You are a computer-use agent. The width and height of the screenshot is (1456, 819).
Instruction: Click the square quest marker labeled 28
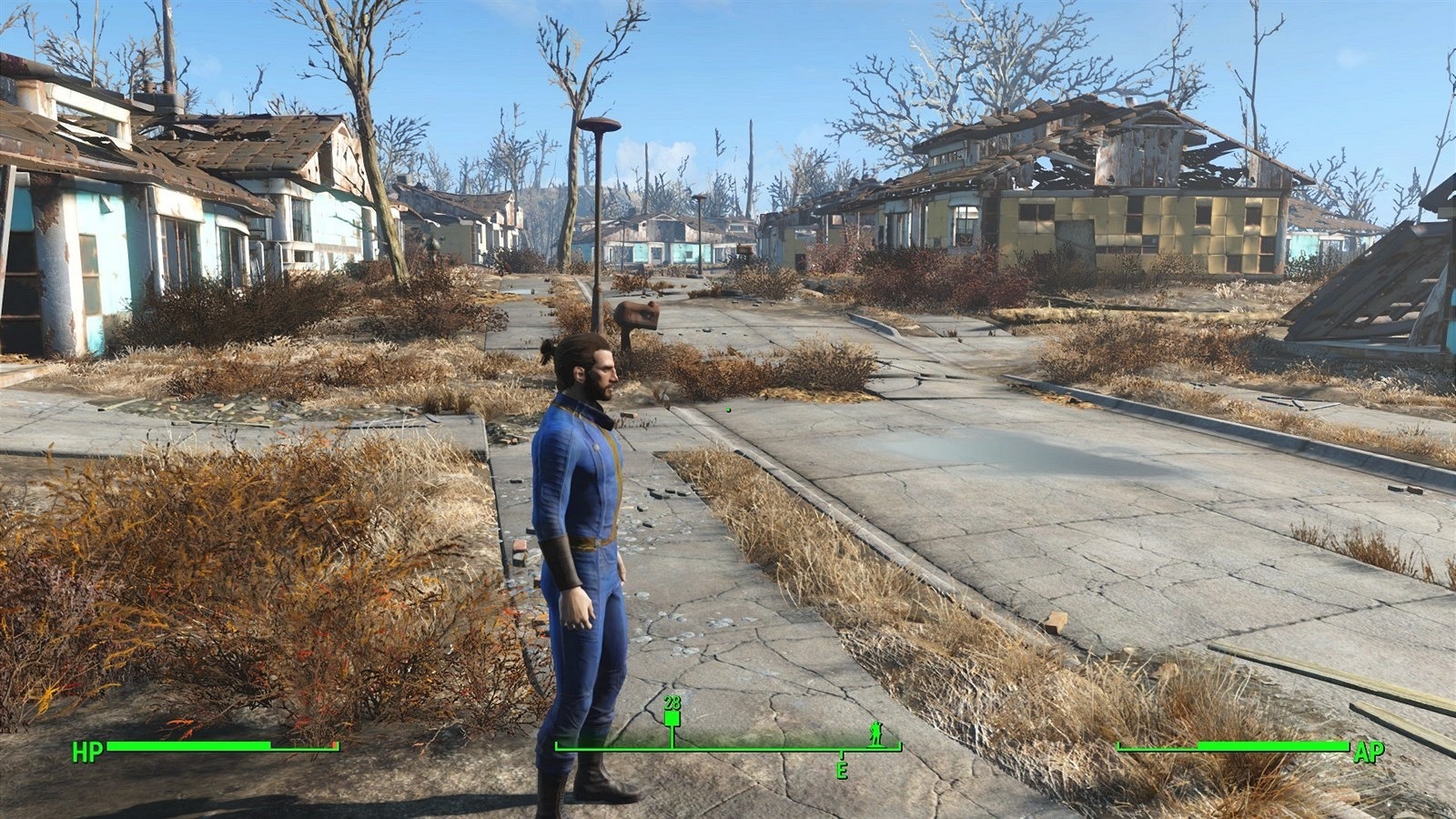pos(672,718)
